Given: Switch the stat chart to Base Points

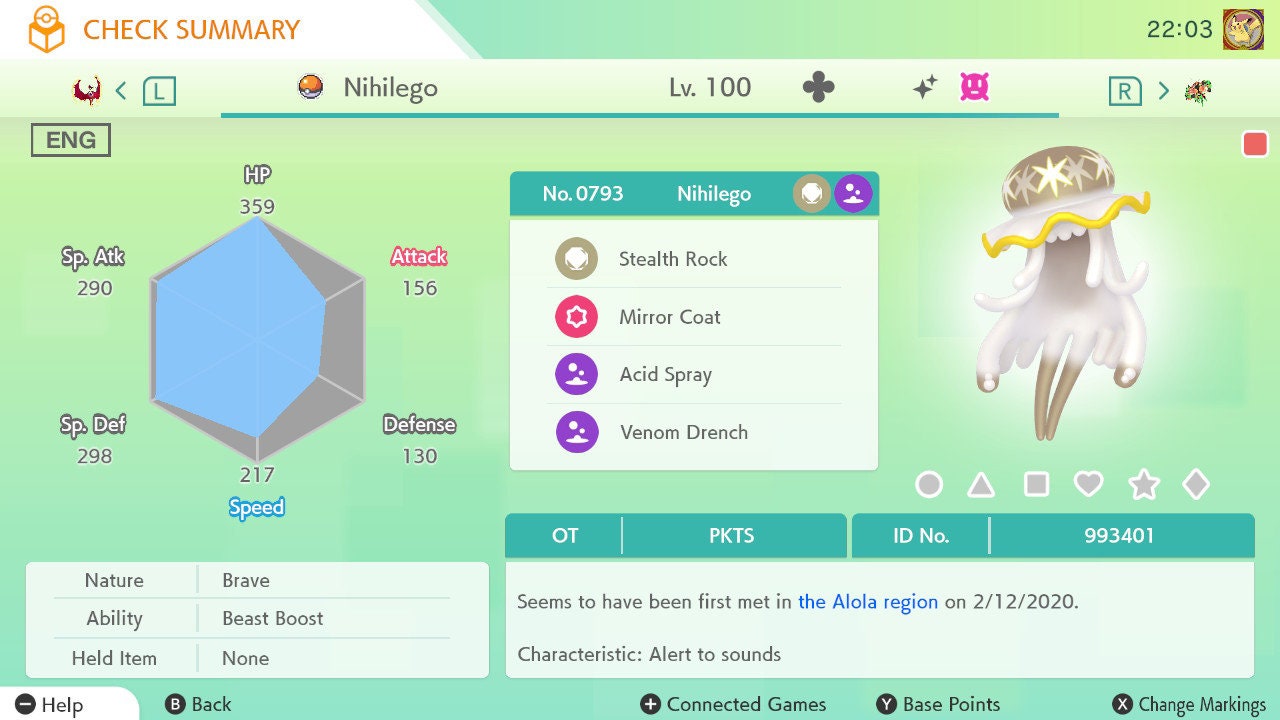Looking at the screenshot, I should coord(938,704).
